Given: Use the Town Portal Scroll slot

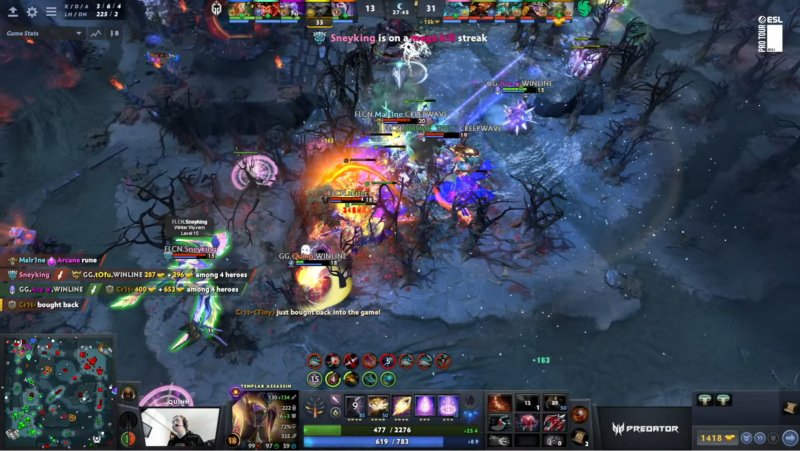Looking at the screenshot, I should 580,437.
